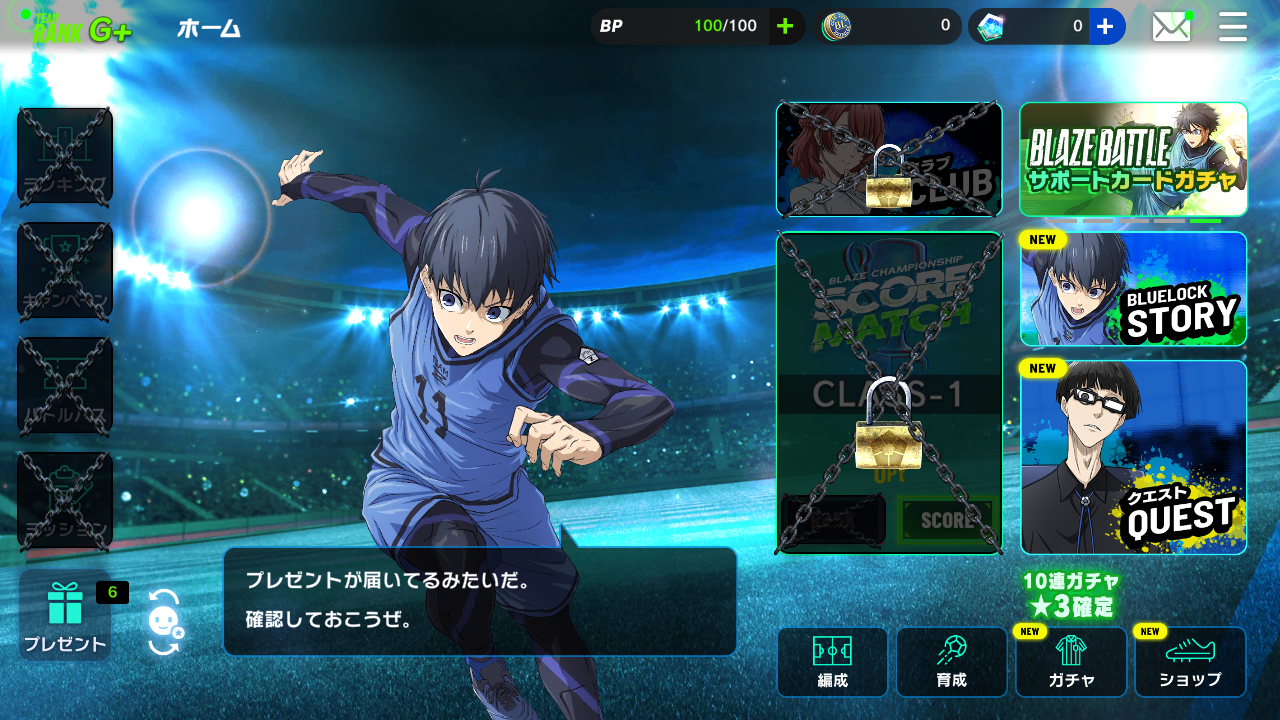Open the 編成 formation screen
The height and width of the screenshot is (720, 1280).
[832, 661]
